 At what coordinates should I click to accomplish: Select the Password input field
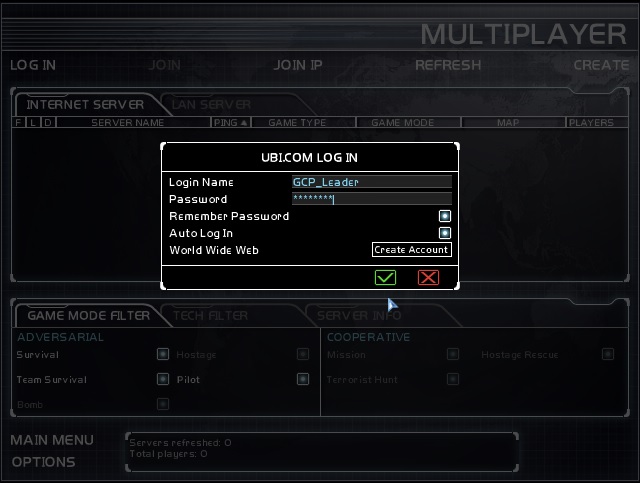(x=371, y=199)
